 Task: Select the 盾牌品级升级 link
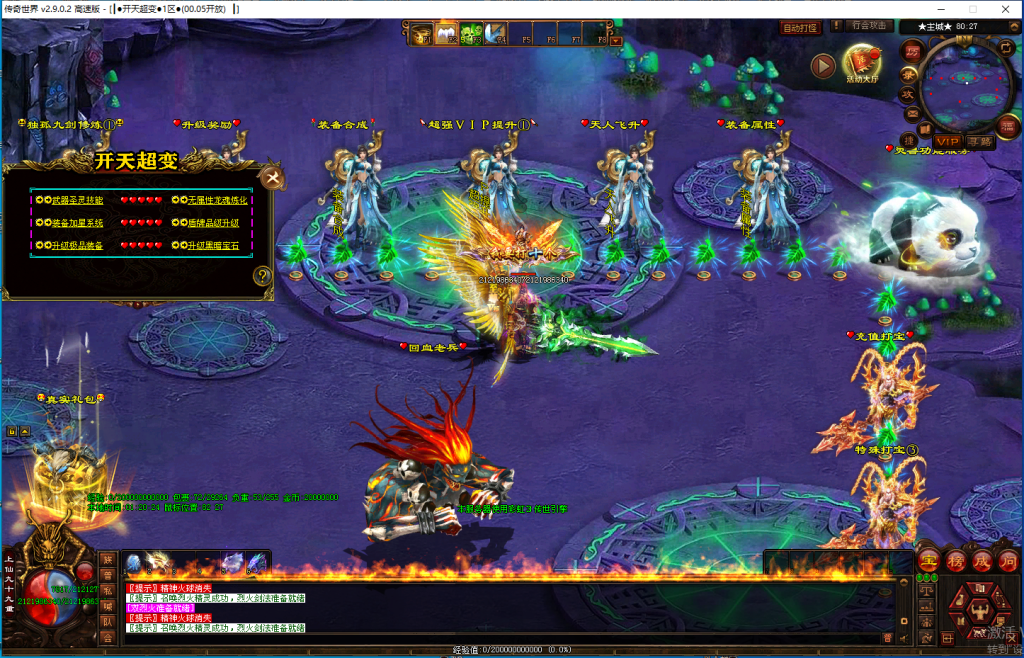[x=210, y=223]
